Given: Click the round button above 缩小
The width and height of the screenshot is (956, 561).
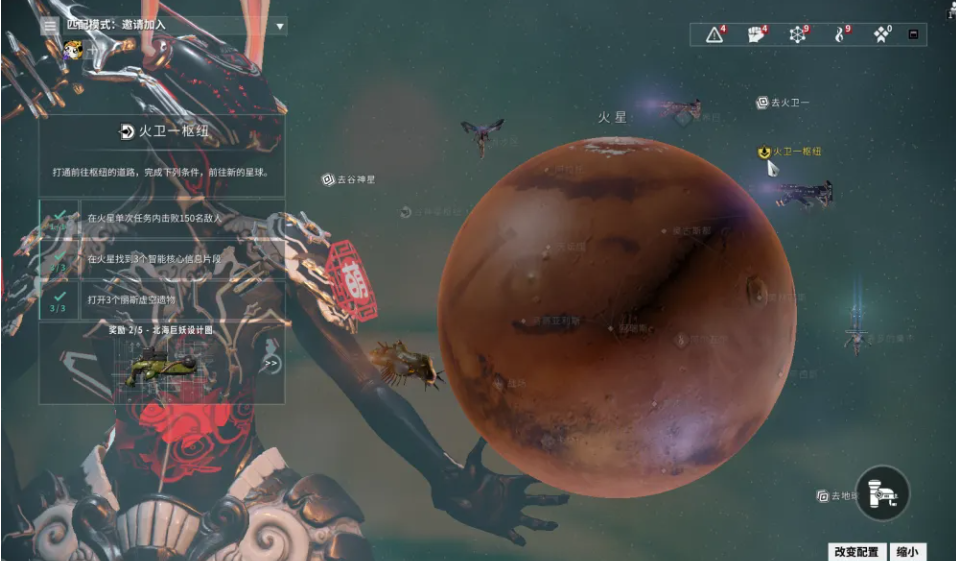Looking at the screenshot, I should [x=883, y=493].
